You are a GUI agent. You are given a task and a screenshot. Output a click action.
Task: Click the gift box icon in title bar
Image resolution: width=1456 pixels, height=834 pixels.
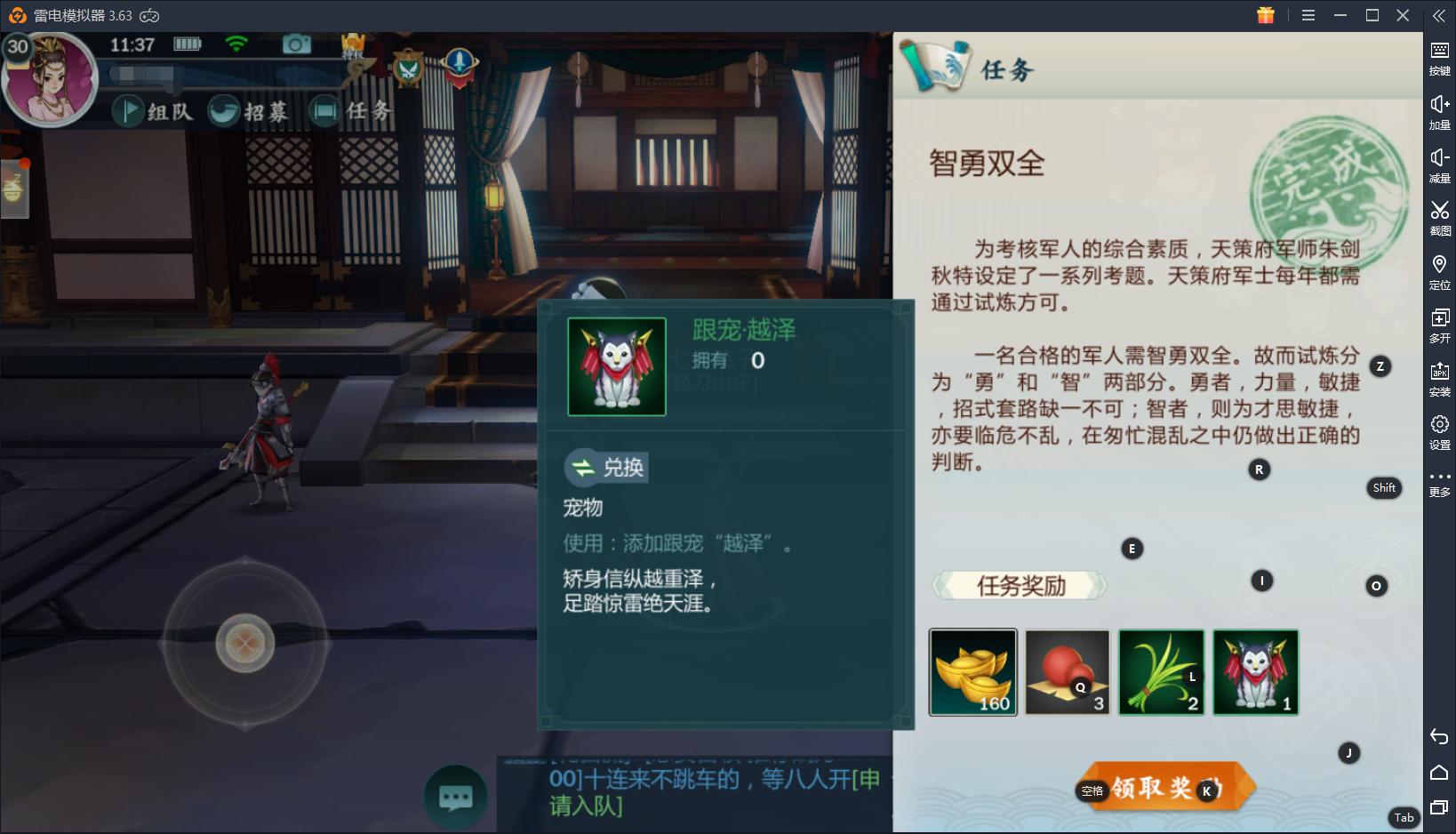pyautogui.click(x=1265, y=15)
